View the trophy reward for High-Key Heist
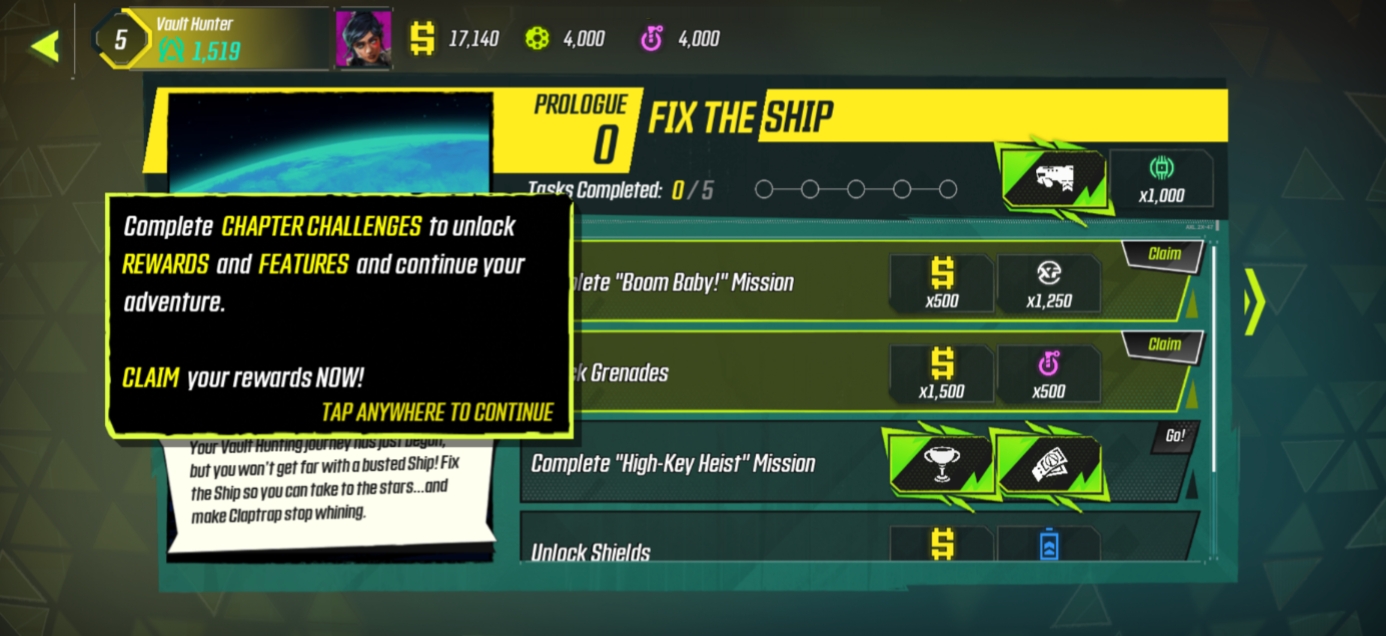This screenshot has width=1386, height=636. click(x=940, y=464)
